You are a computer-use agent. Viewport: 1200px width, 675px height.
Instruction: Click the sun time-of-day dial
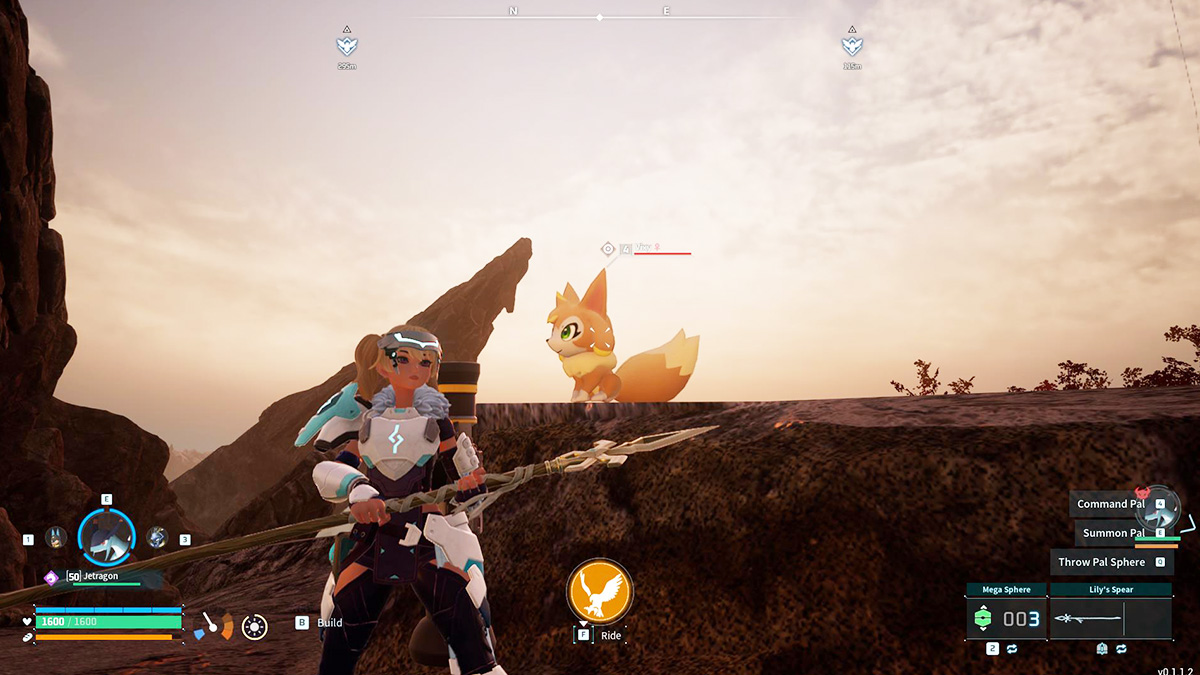click(x=255, y=627)
